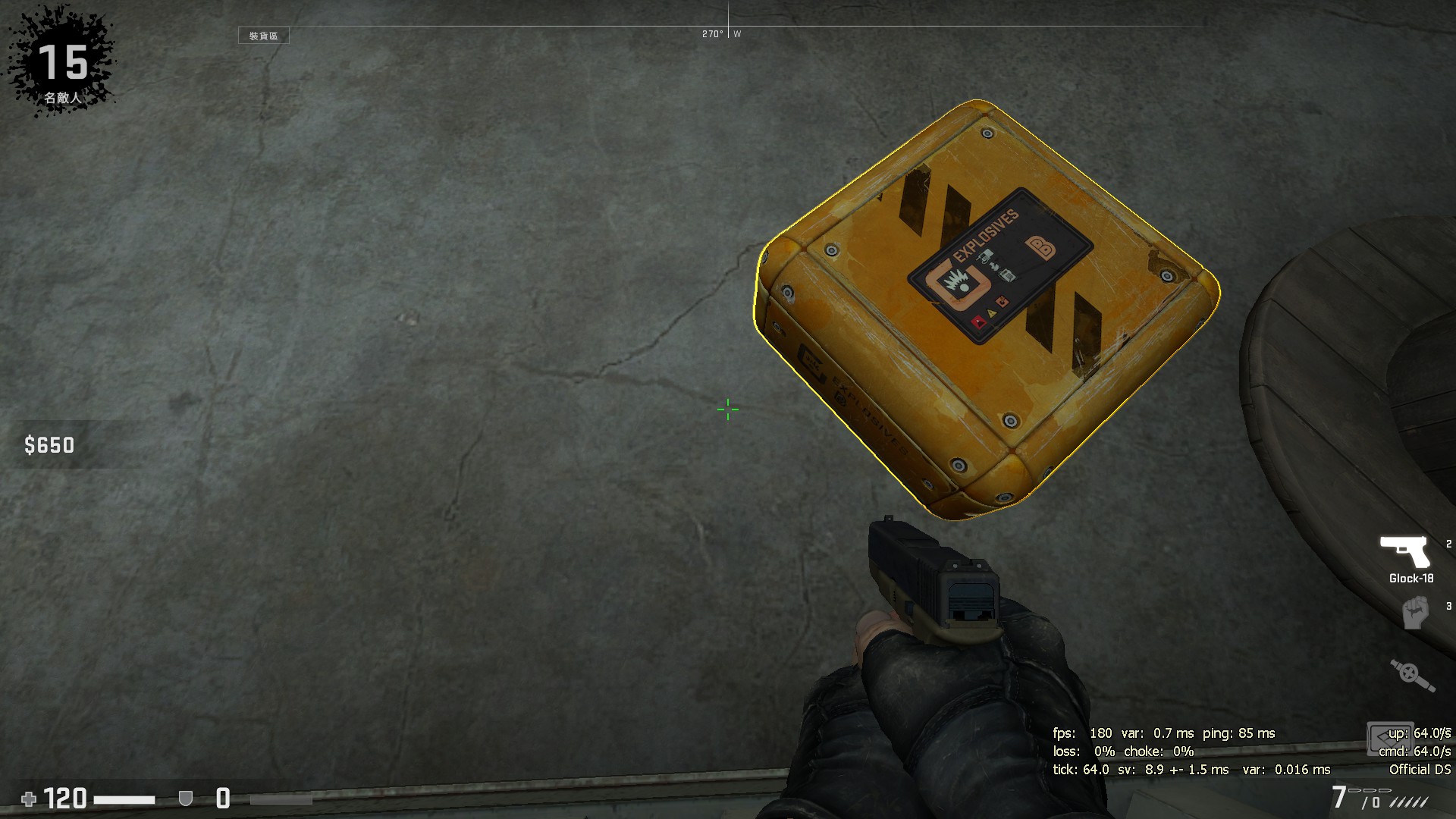The width and height of the screenshot is (1456, 819).
Task: Select the Glock-18 weapon slot
Action: click(x=1405, y=554)
